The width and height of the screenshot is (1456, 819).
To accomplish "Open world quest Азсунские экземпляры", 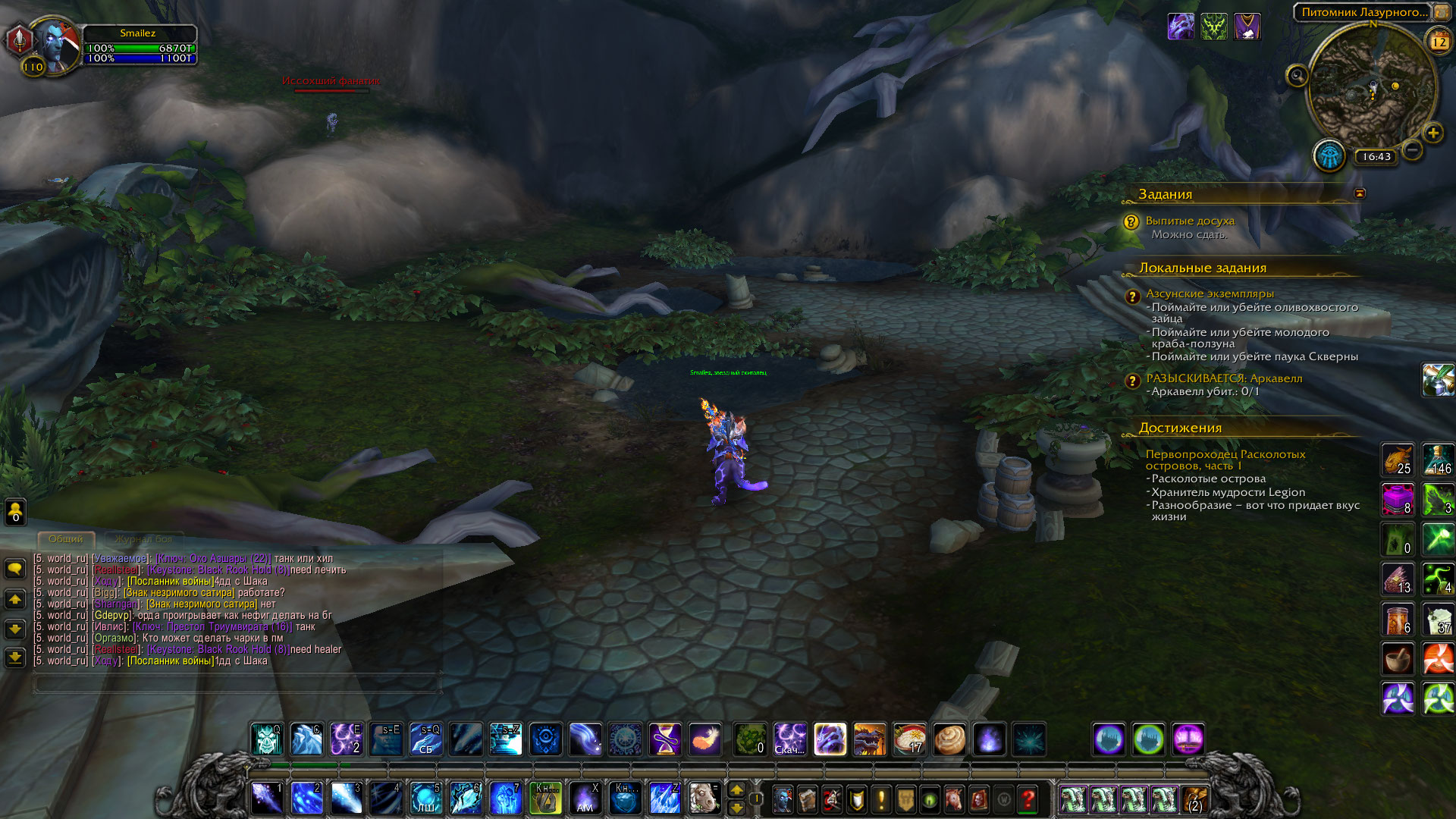I will pyautogui.click(x=1210, y=293).
